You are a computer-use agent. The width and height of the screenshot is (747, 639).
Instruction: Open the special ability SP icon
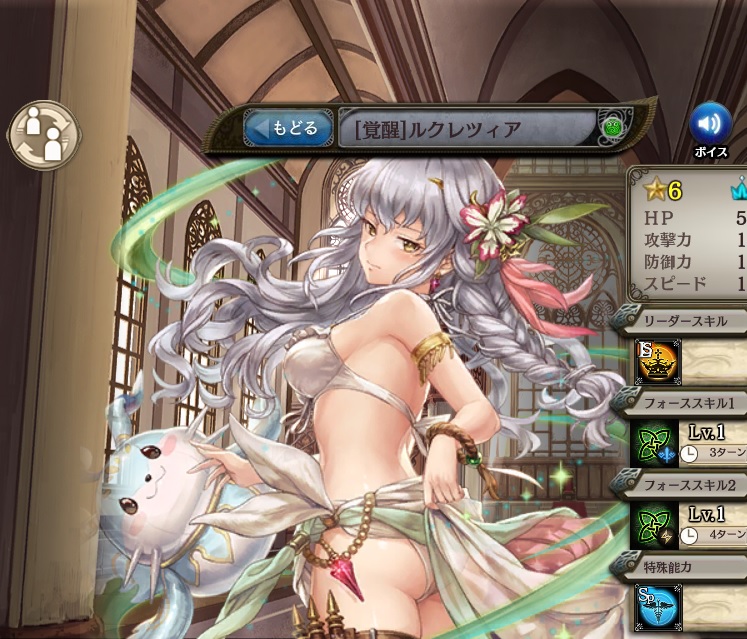[x=658, y=606]
